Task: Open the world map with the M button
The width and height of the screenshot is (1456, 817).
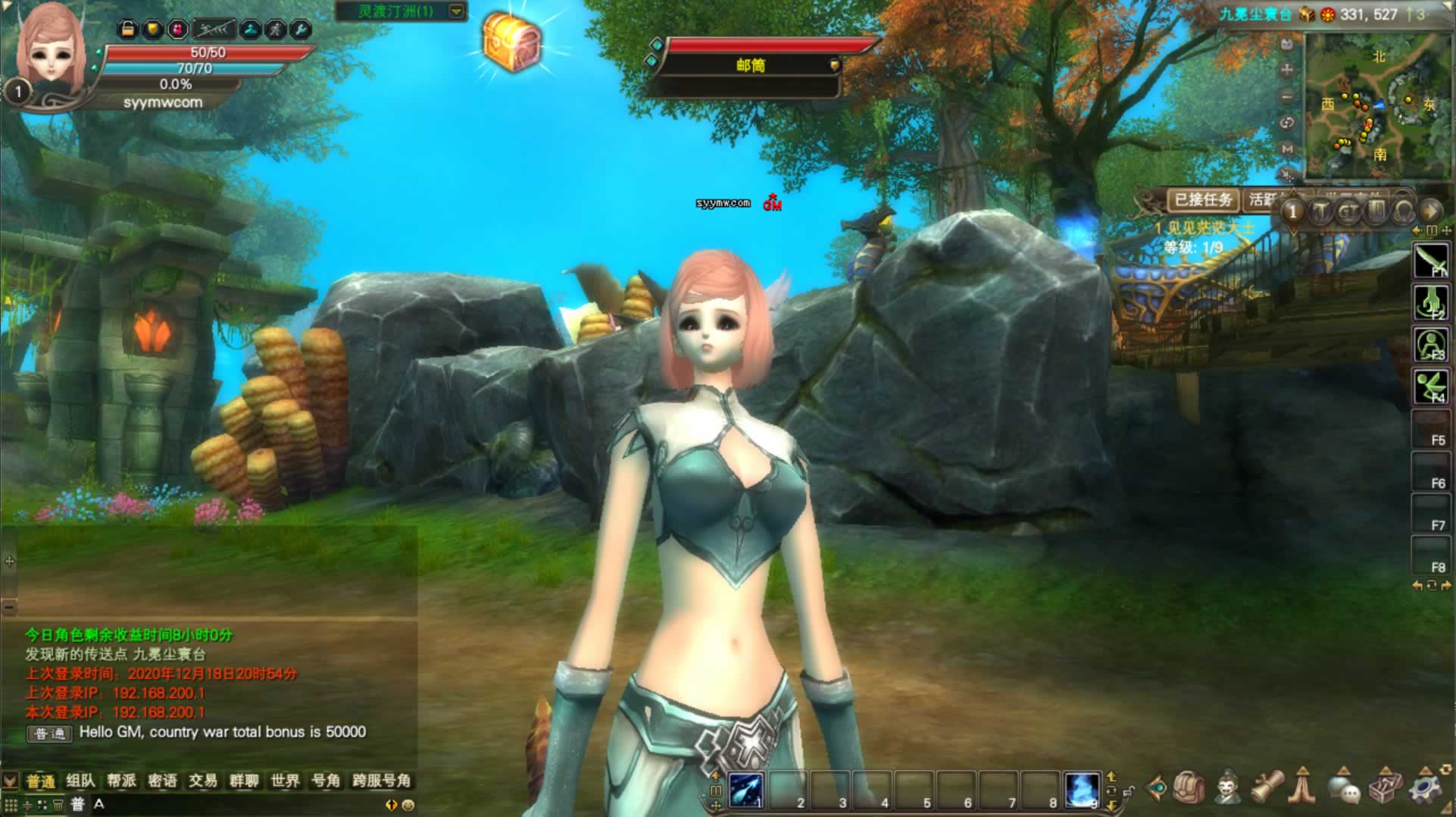Action: click(x=1286, y=149)
